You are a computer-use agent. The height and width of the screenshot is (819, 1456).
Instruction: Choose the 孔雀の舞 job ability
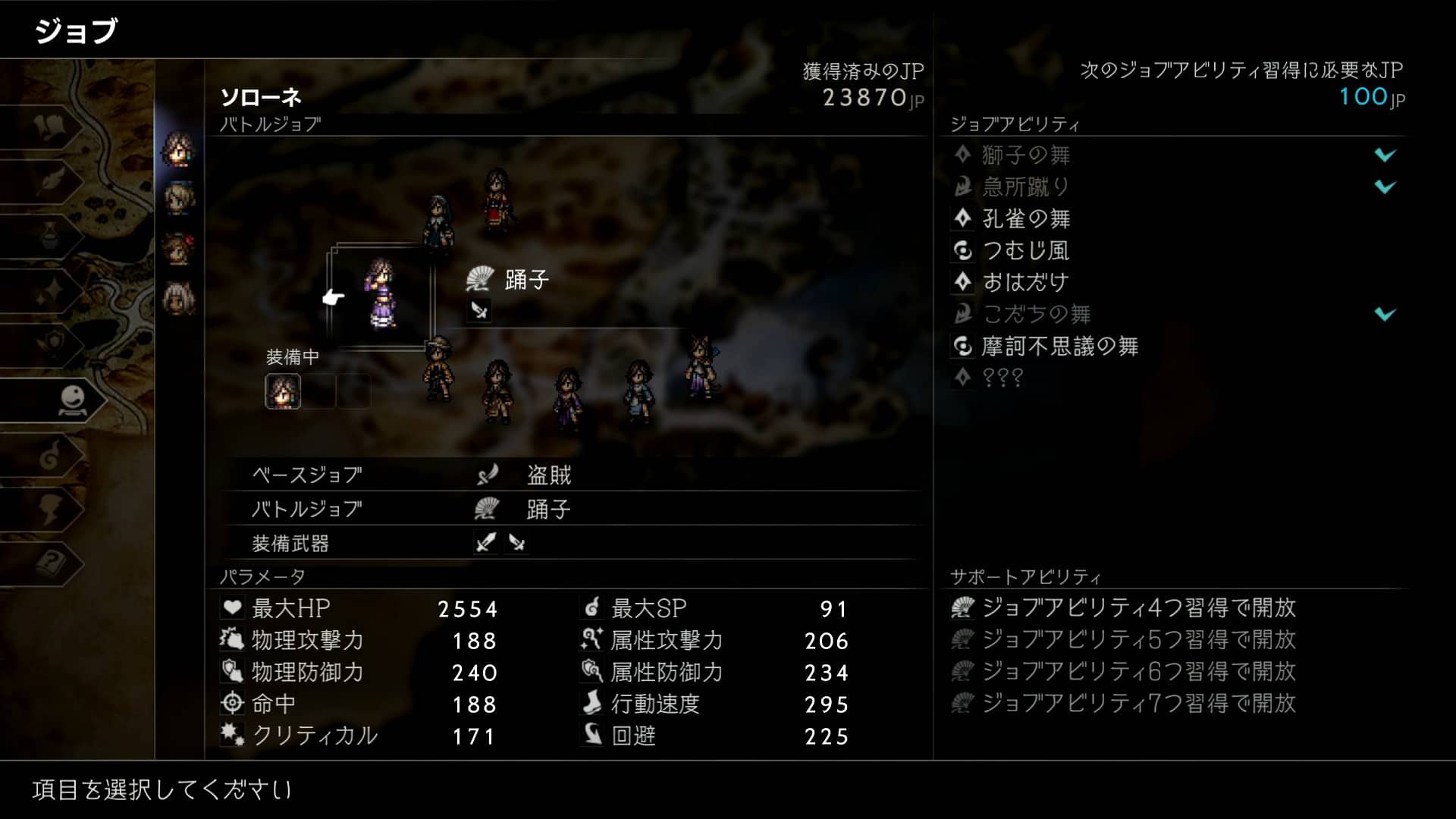(1026, 219)
